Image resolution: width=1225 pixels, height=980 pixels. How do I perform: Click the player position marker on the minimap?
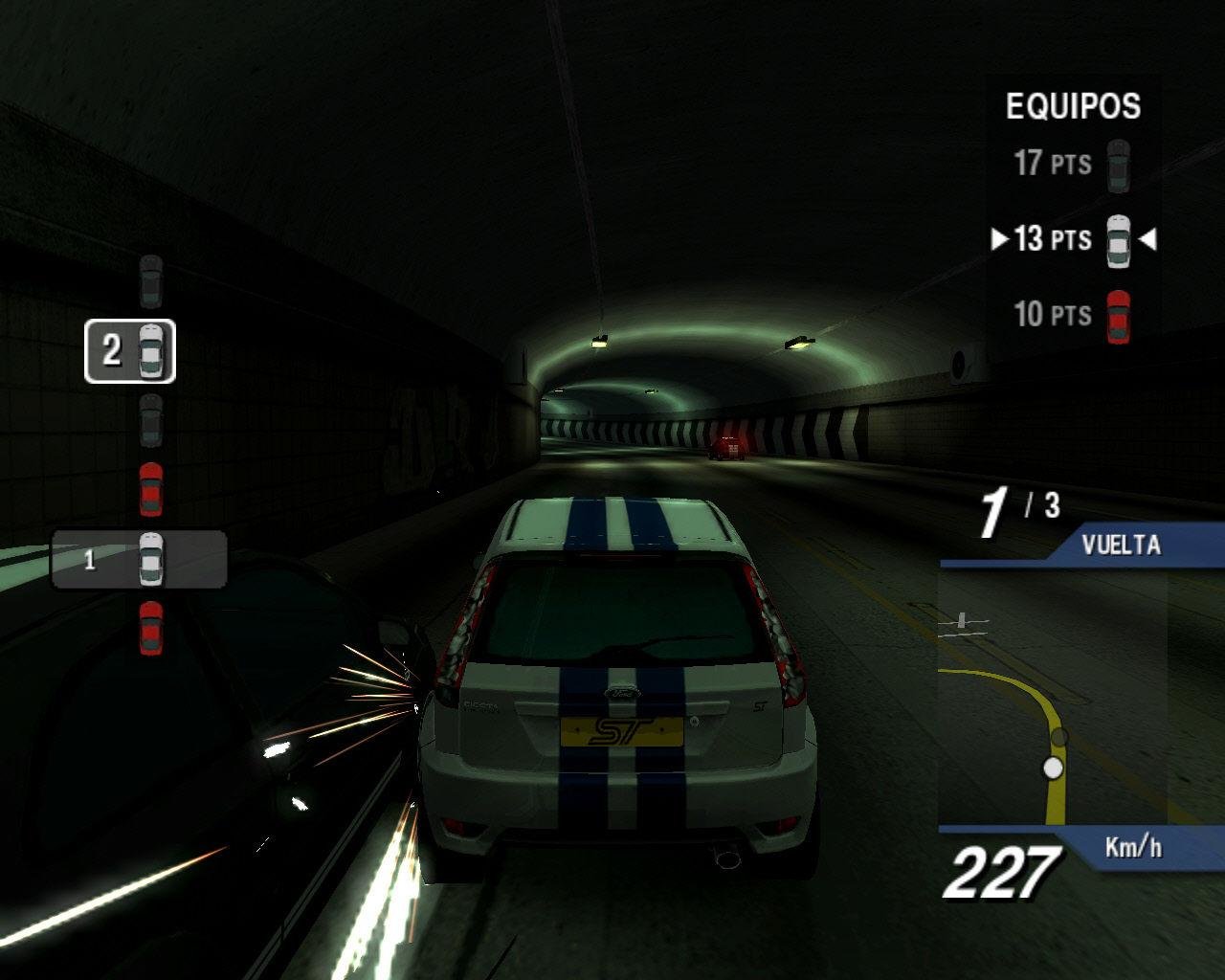coord(1055,766)
